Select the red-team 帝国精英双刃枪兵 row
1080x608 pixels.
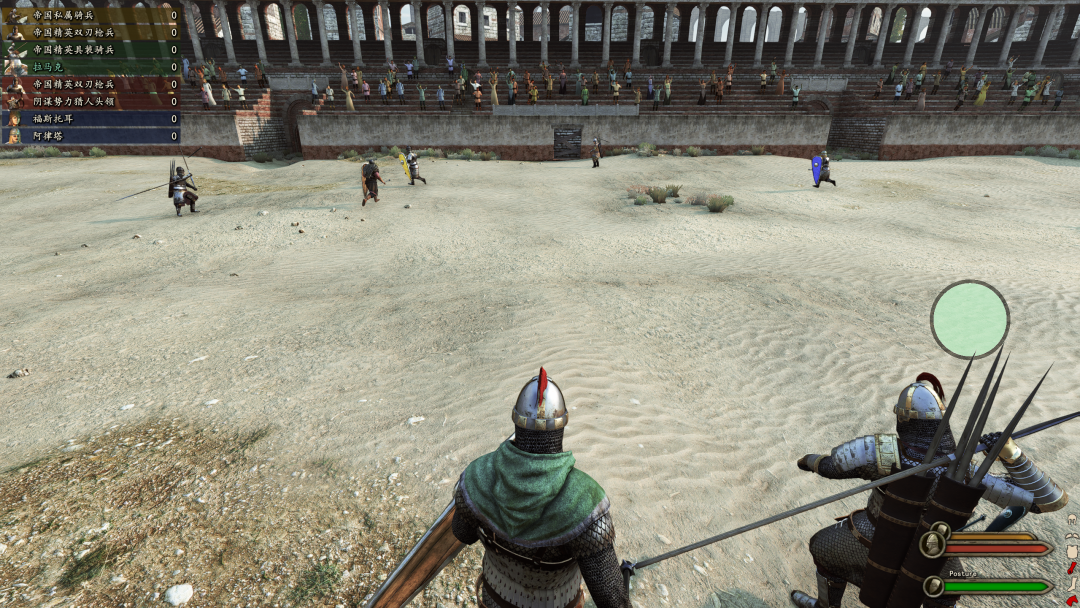pyautogui.click(x=90, y=84)
